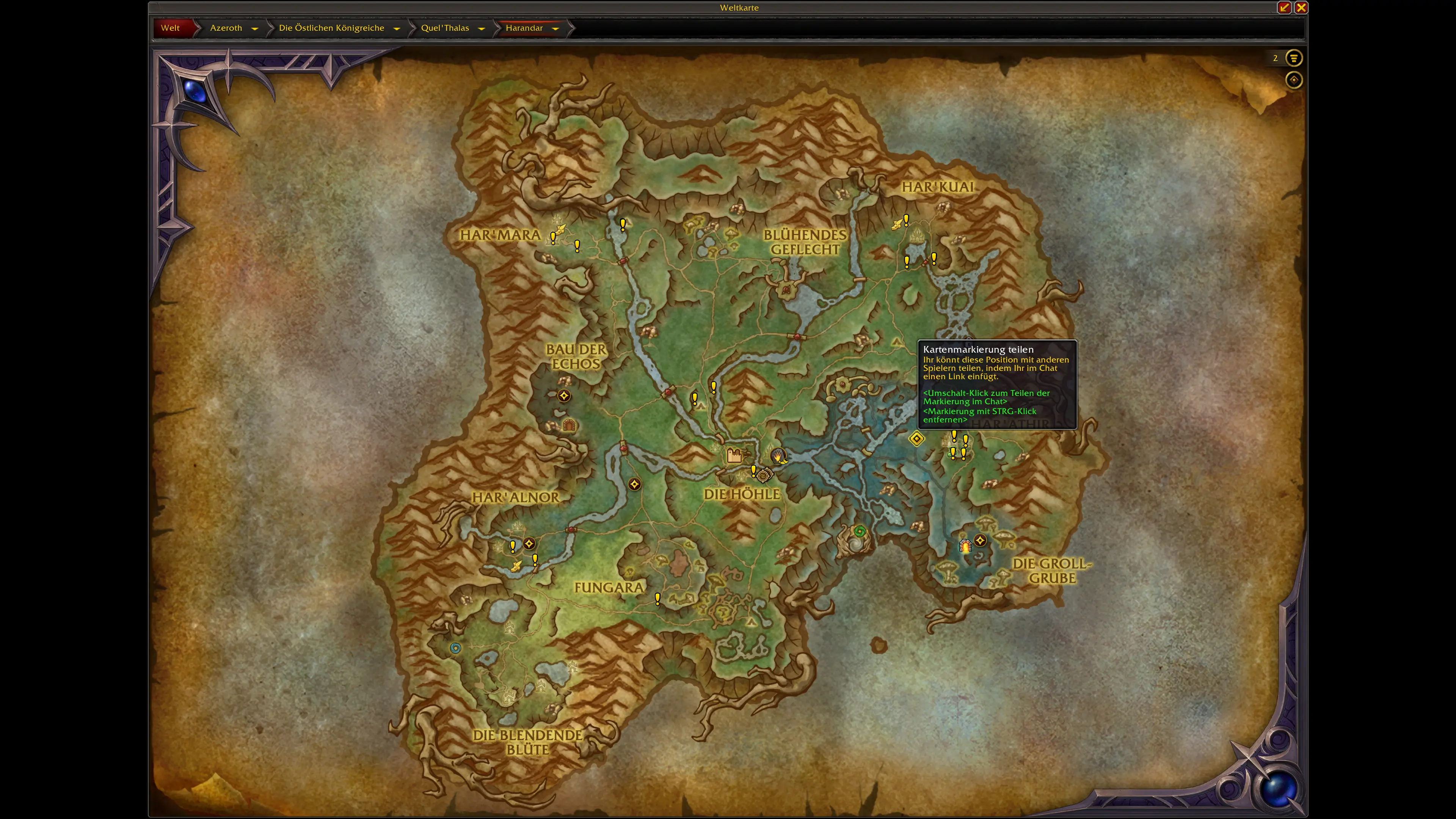The image size is (1456, 819).
Task: Go to the Welt map level
Action: click(170, 28)
